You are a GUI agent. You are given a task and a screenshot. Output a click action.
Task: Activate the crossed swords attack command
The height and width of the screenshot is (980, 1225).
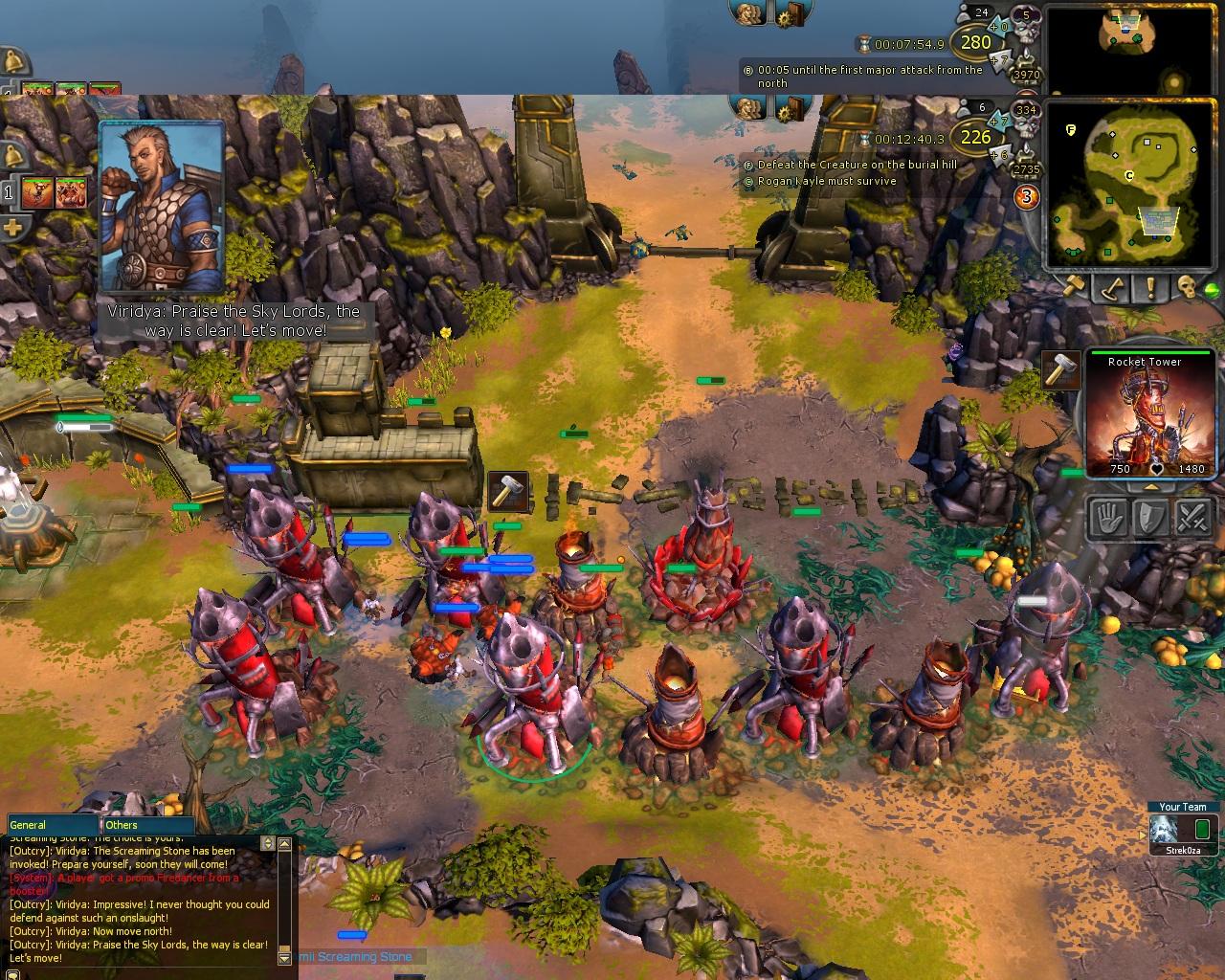pos(1192,518)
